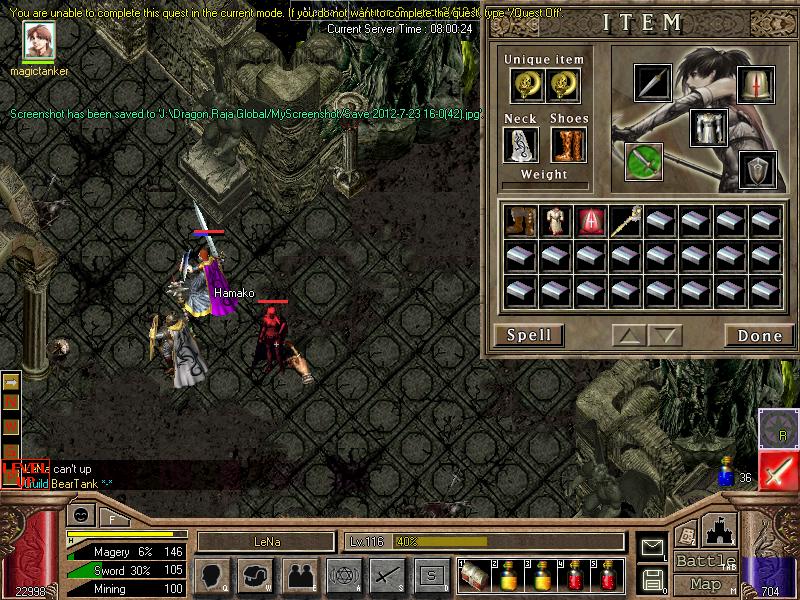The width and height of the screenshot is (800, 600).
Task: Toggle Battle mode button
Action: pyautogui.click(x=705, y=561)
